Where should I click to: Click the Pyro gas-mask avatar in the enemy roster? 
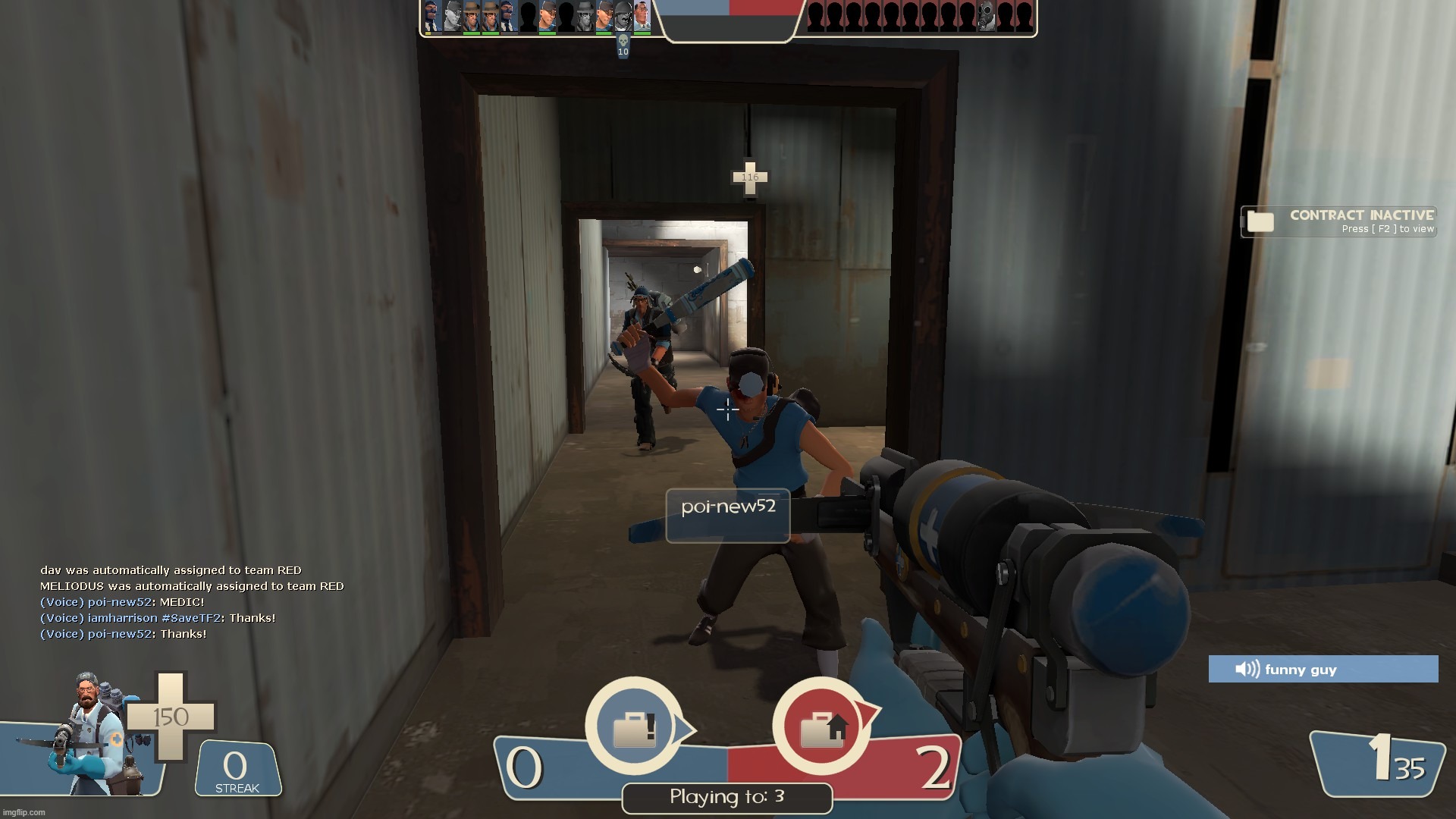tap(986, 17)
